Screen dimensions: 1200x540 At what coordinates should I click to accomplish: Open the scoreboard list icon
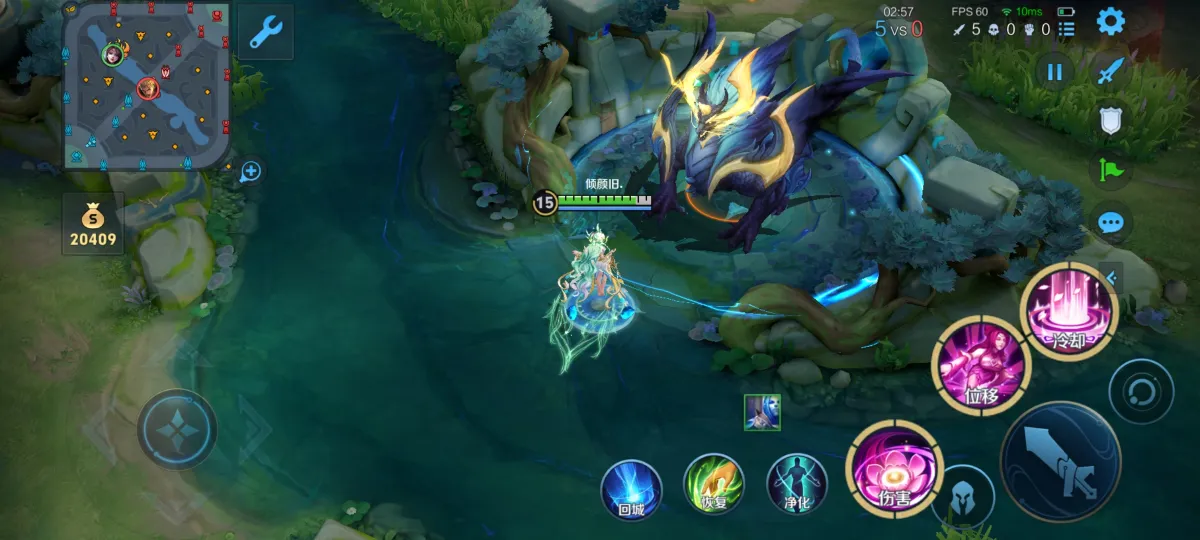[1067, 30]
